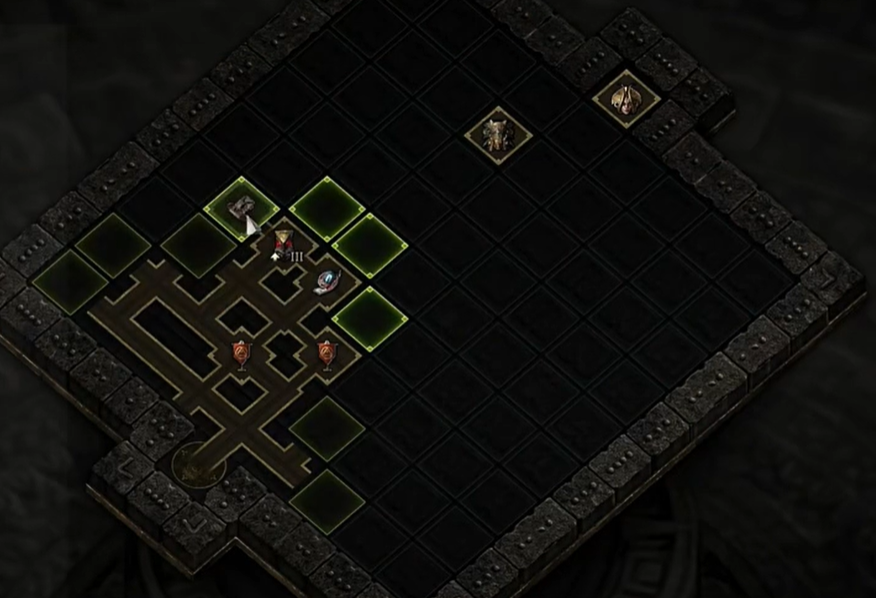Pick the highlighted tile holding a stone item
876x598 pixels.
241,207
